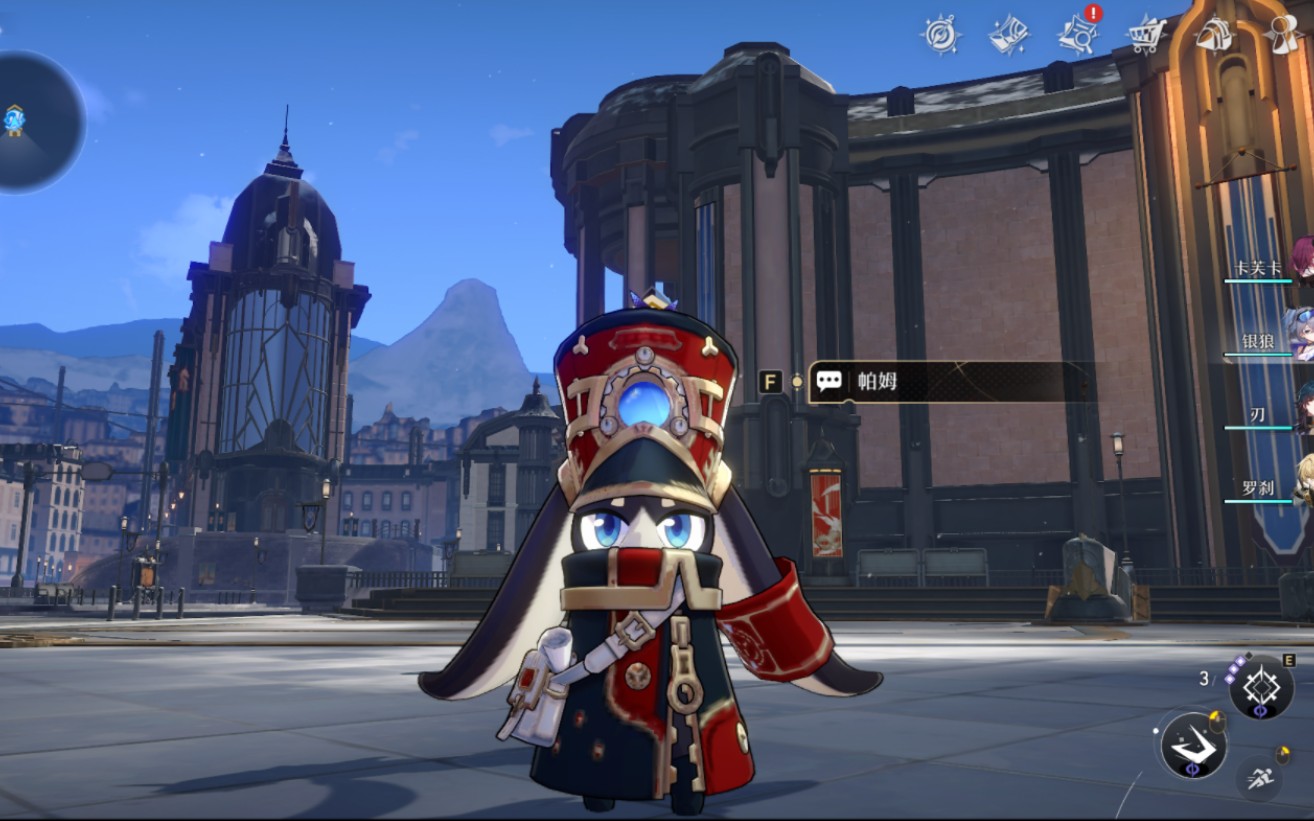Image resolution: width=1314 pixels, height=821 pixels.
Task: Open the shopping cart store
Action: (1147, 35)
